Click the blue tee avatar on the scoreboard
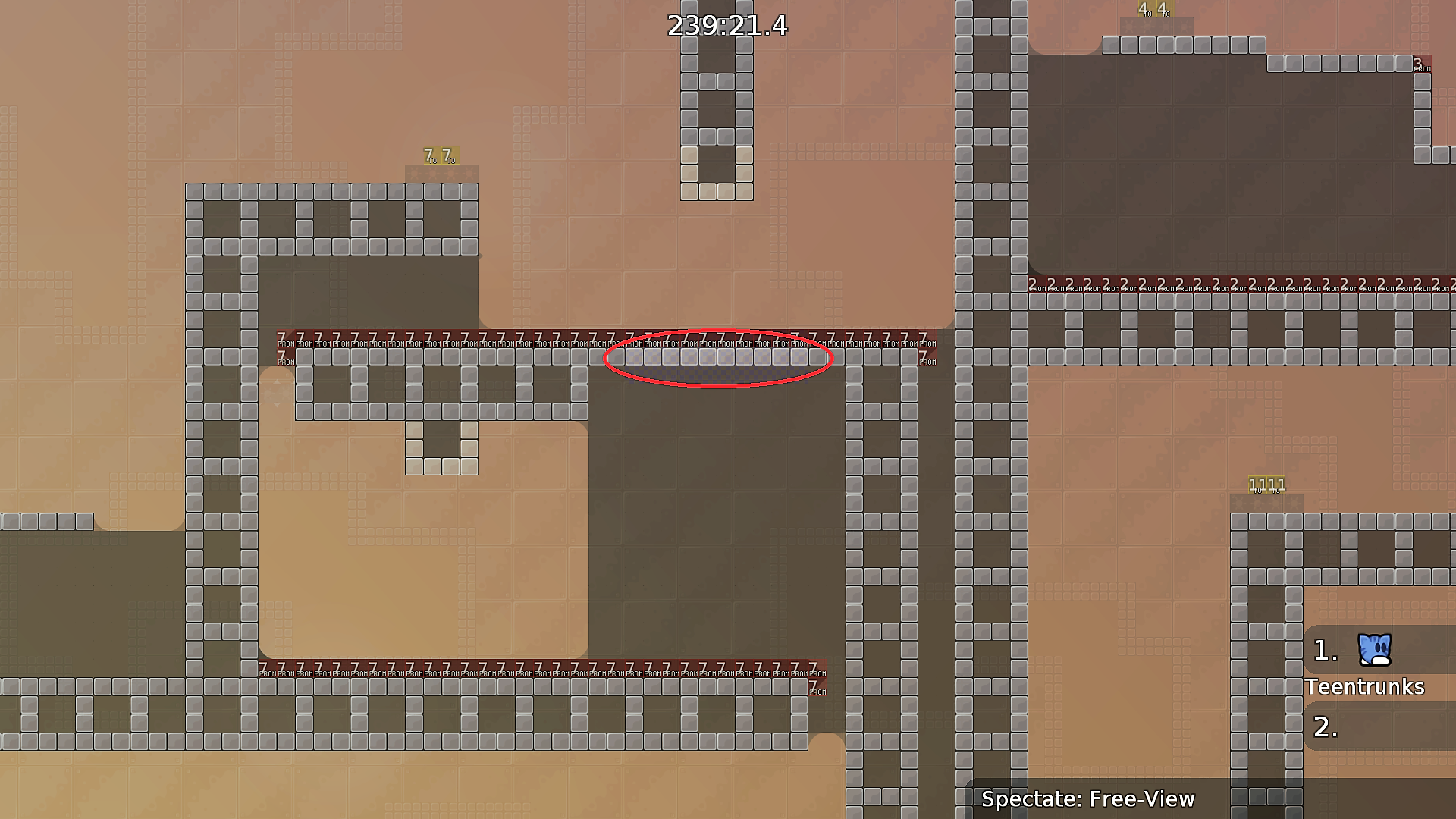The height and width of the screenshot is (819, 1456). [x=1374, y=648]
